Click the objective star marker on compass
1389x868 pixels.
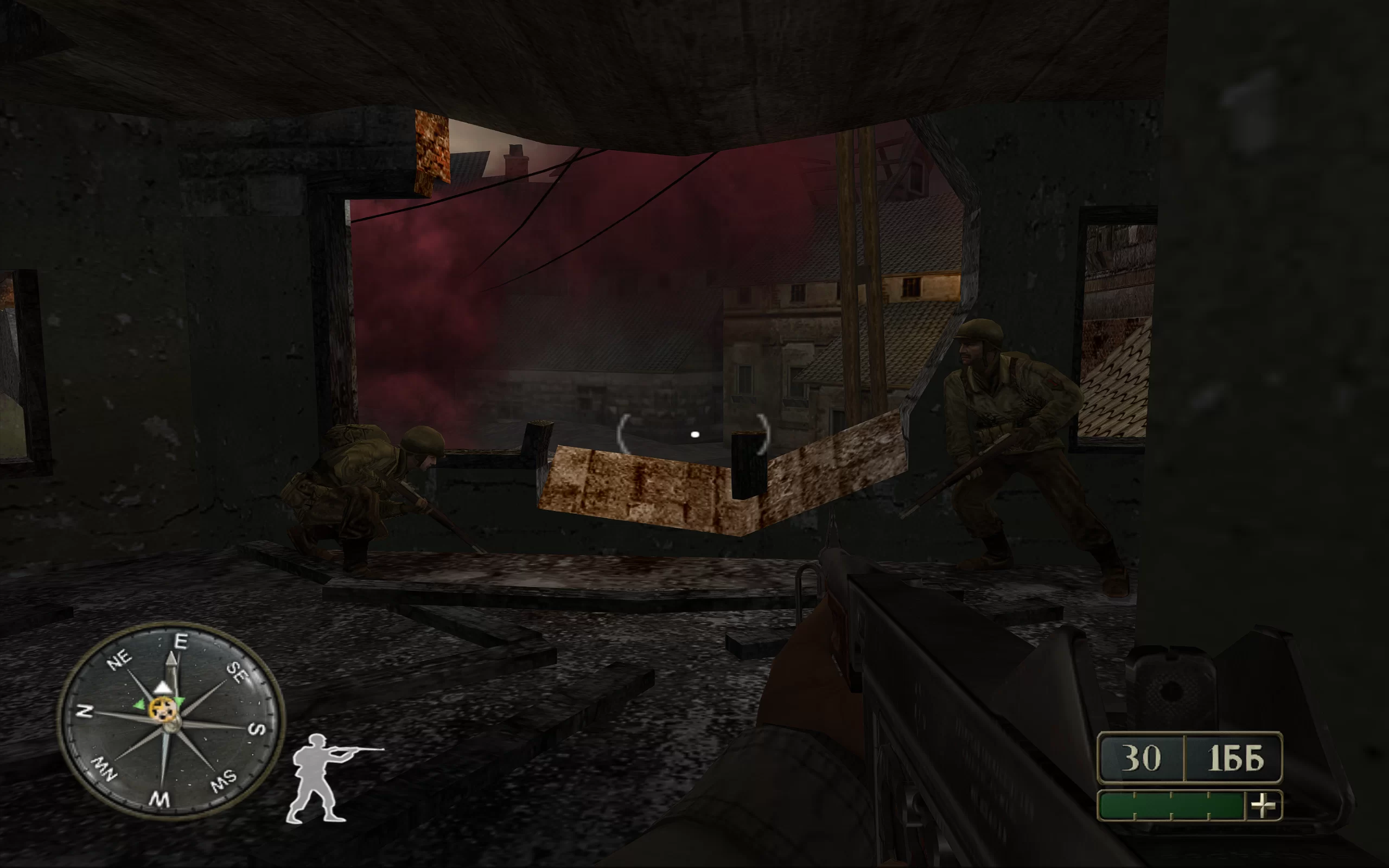coord(161,710)
